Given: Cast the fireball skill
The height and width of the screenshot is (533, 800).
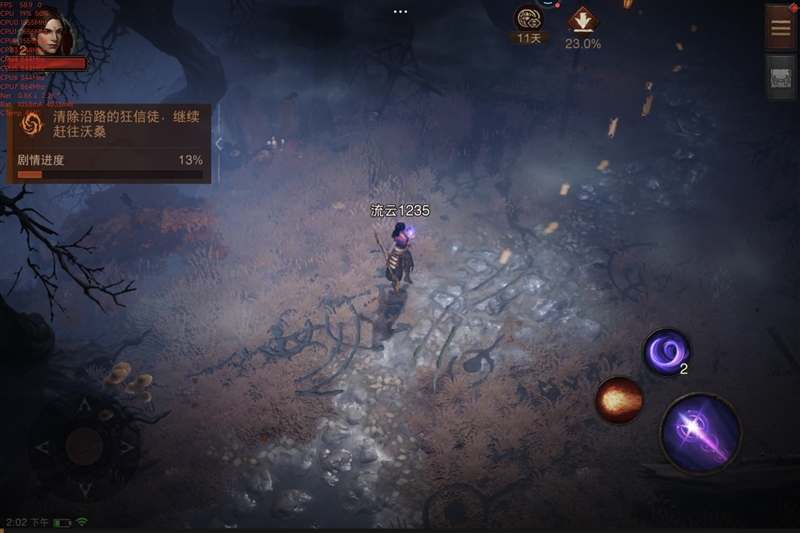Looking at the screenshot, I should click(x=618, y=401).
